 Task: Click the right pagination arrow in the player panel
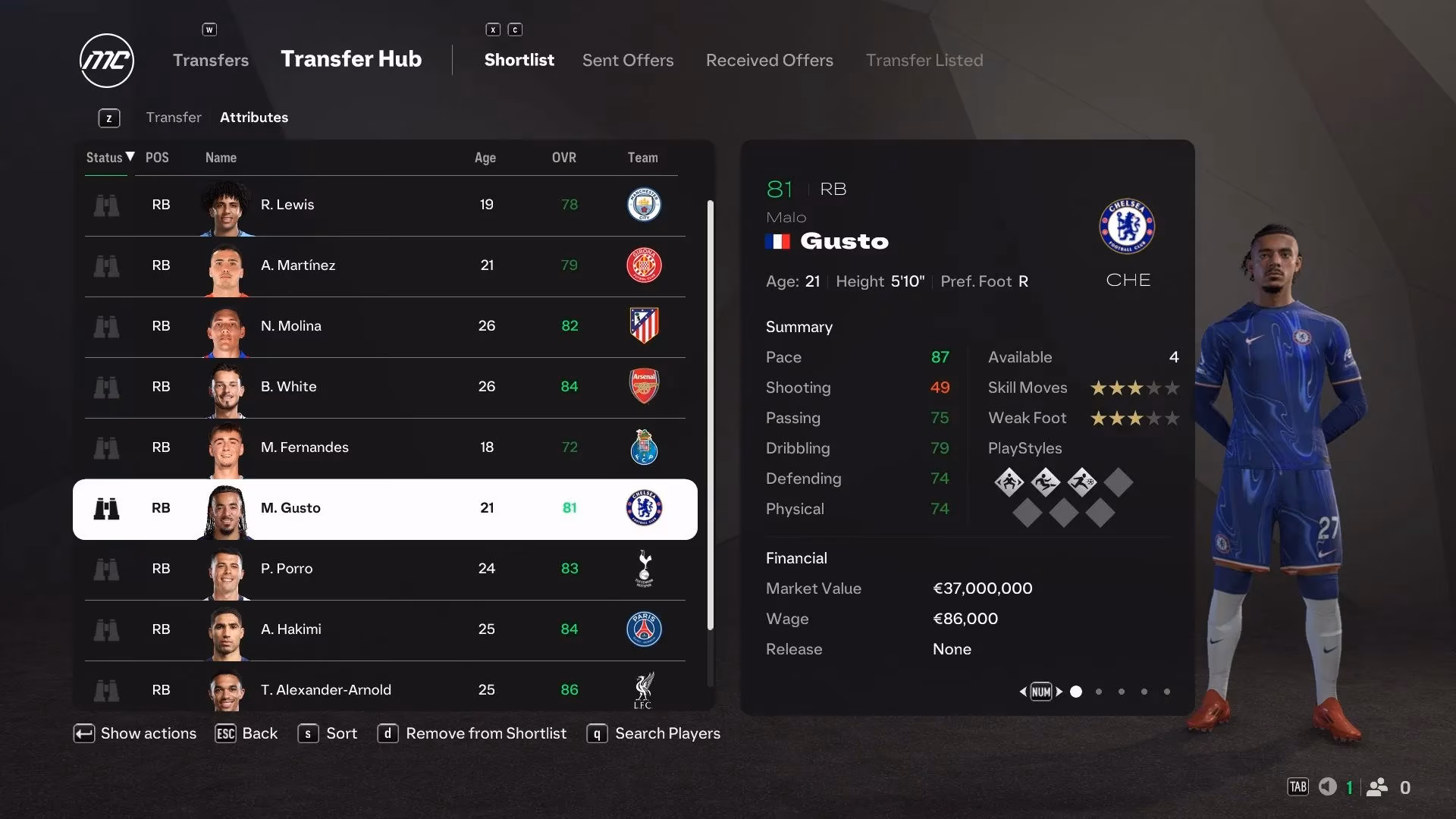(1060, 692)
